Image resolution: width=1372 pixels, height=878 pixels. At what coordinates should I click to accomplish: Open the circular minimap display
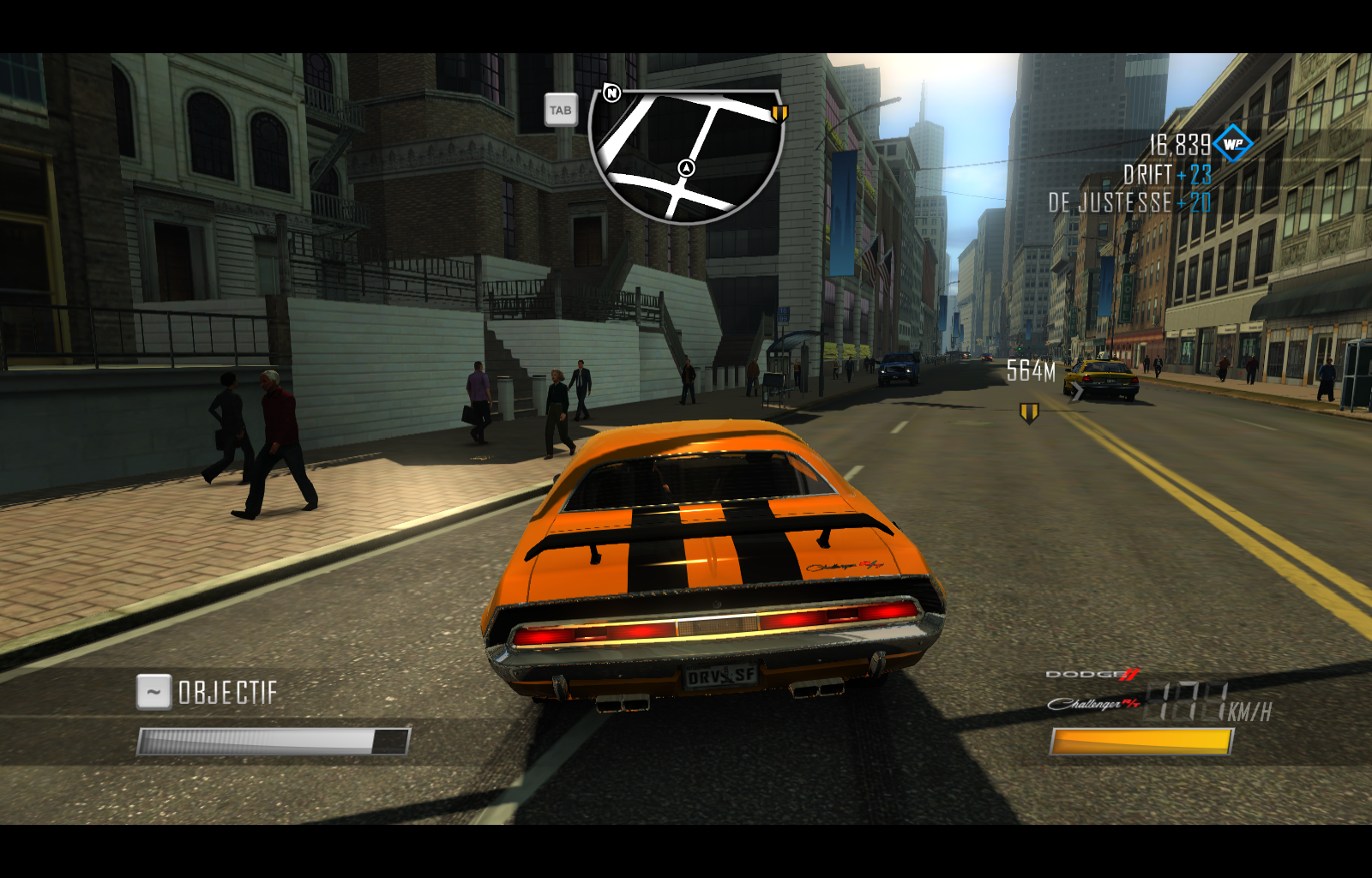(686, 154)
